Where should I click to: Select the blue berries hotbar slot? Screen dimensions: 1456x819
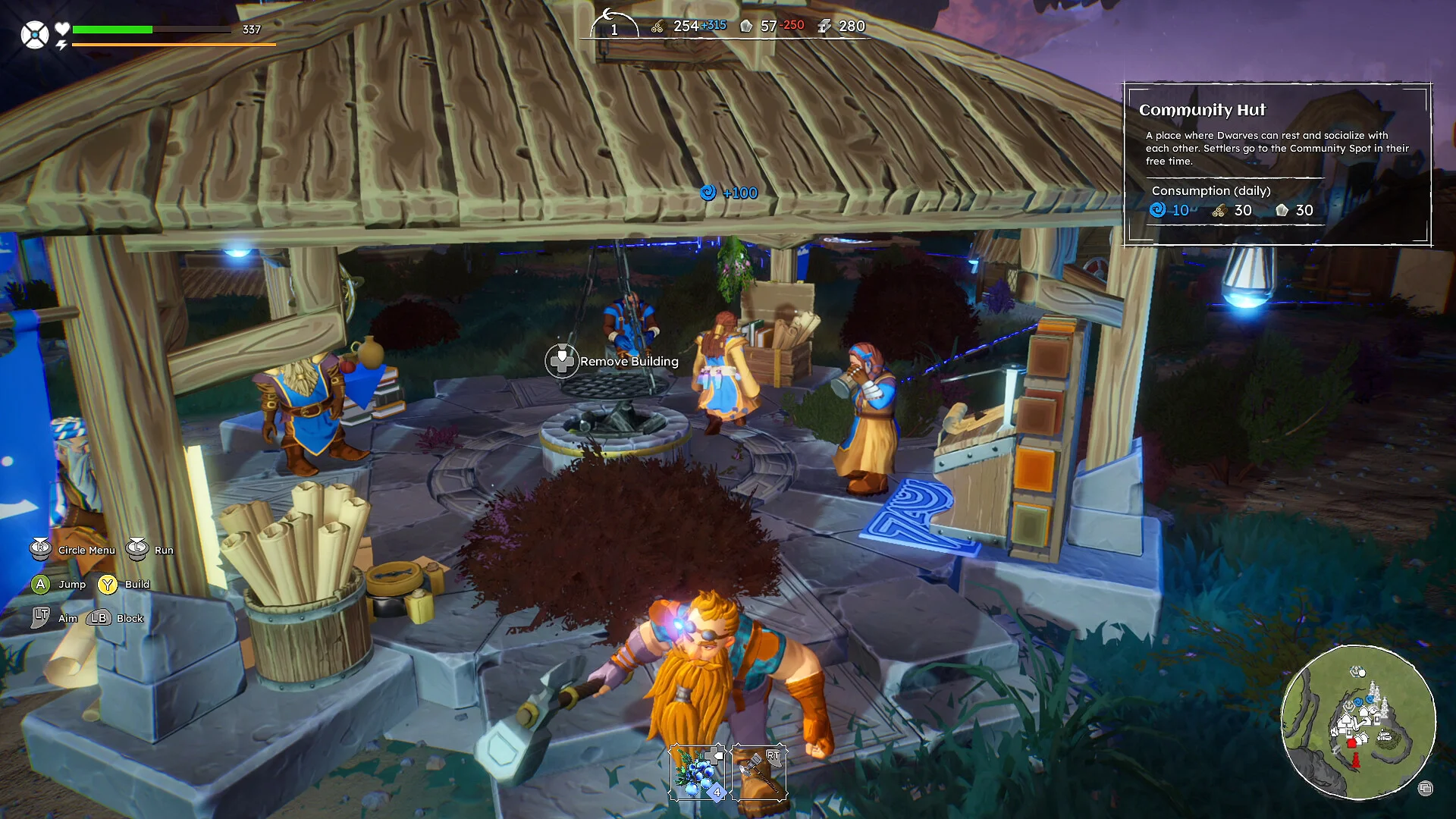pos(696,773)
